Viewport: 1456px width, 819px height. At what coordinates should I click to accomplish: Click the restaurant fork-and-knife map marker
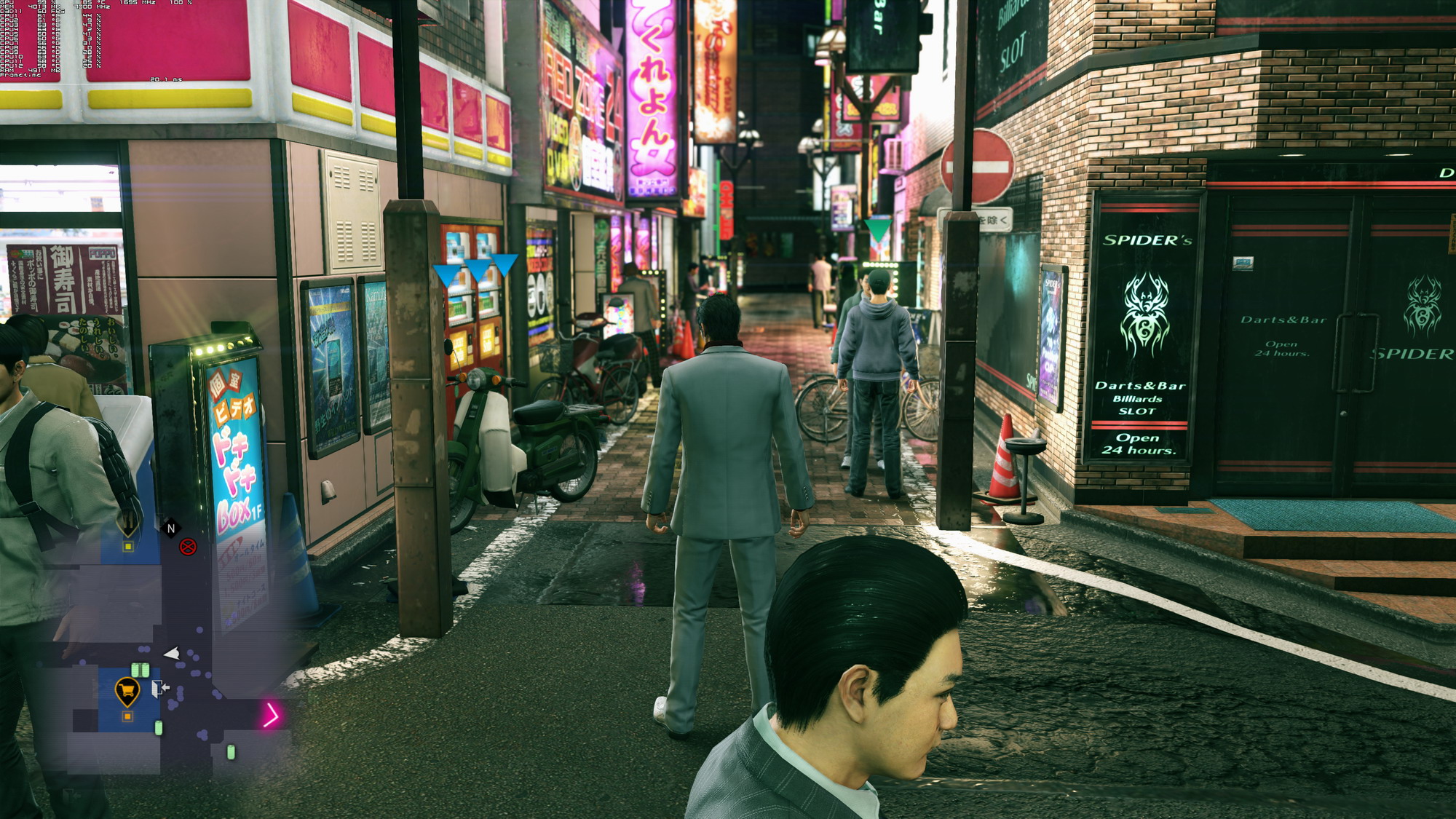pos(128,522)
